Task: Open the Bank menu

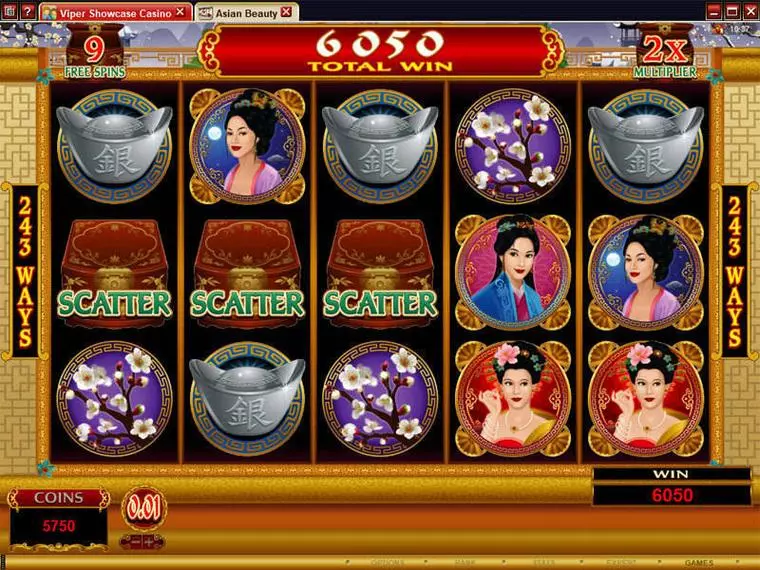Action: click(465, 563)
